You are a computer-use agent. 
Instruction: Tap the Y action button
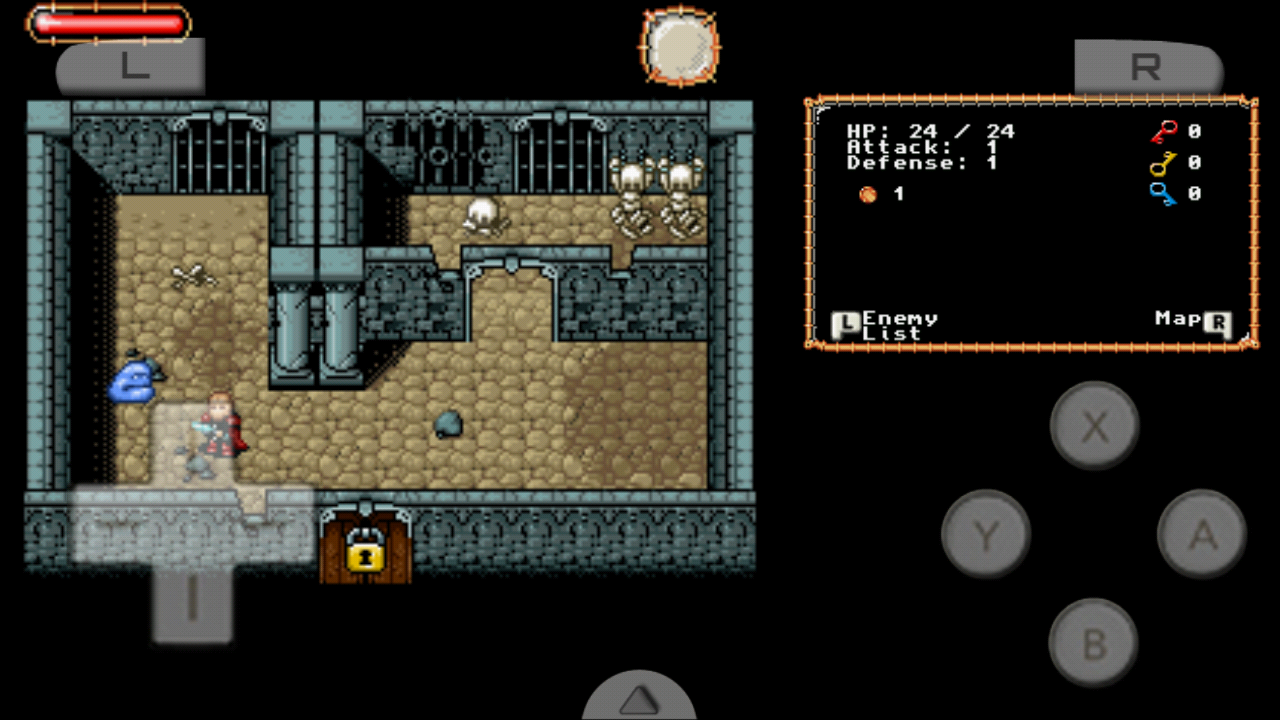986,534
